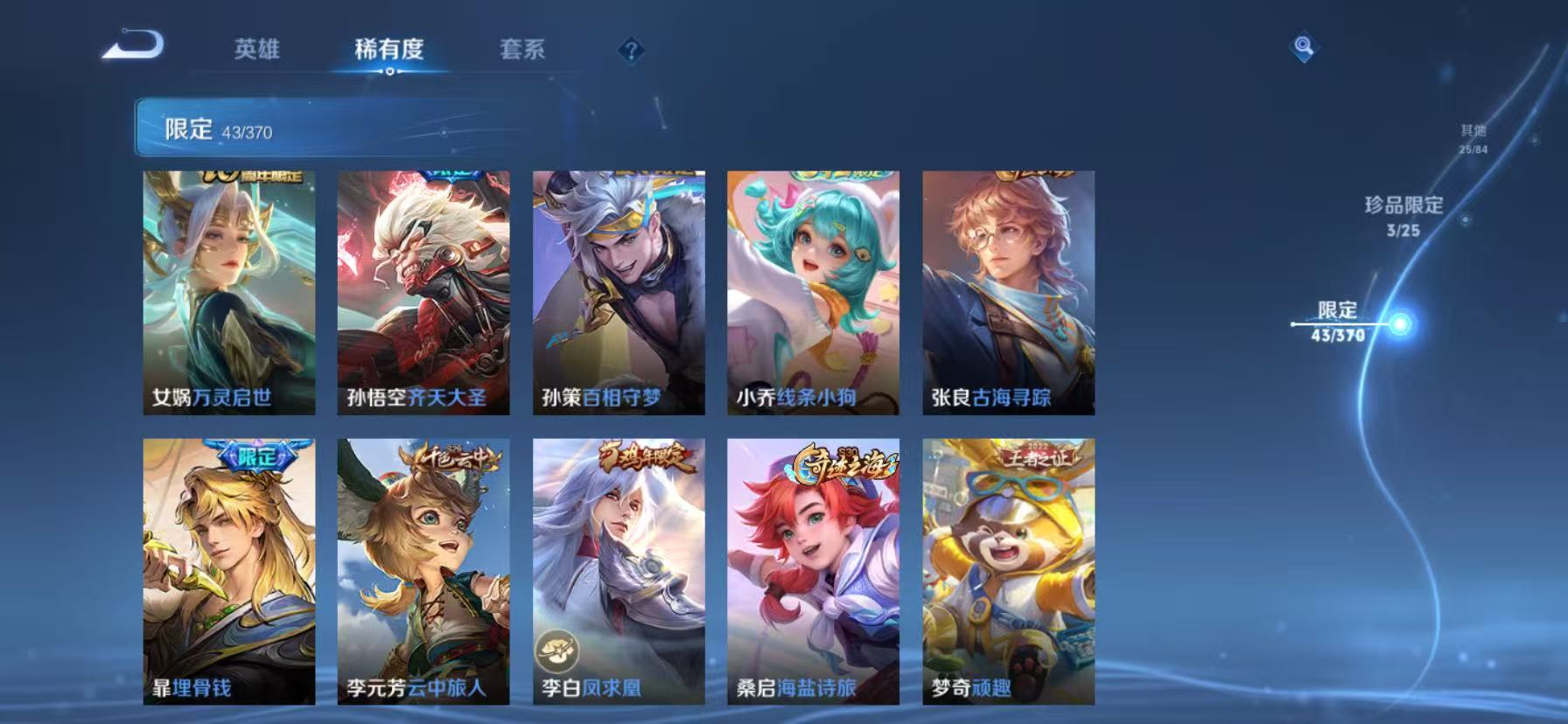The image size is (1568, 724).
Task: Switch to the 套系 tab
Action: 522,51
